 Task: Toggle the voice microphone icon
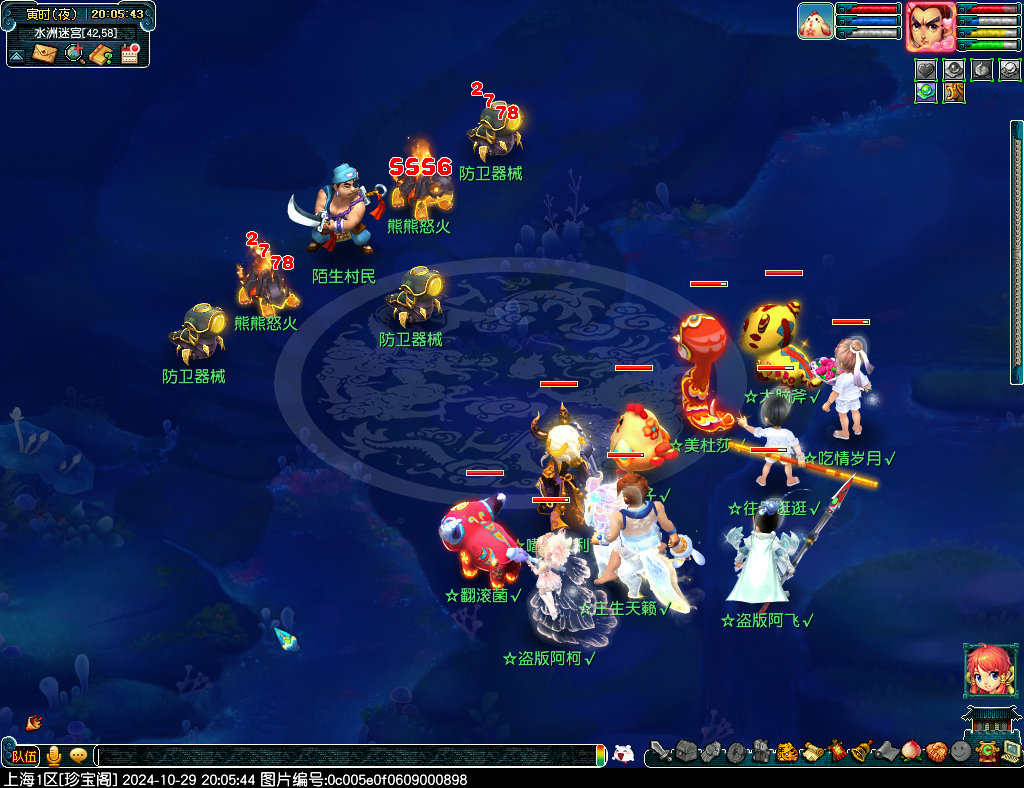[54, 756]
